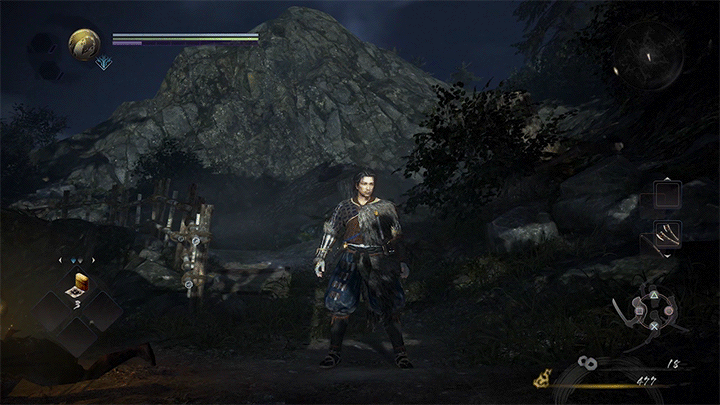The image size is (720, 405).
Task: Click the sword stance indicator wheel
Action: pos(650,310)
